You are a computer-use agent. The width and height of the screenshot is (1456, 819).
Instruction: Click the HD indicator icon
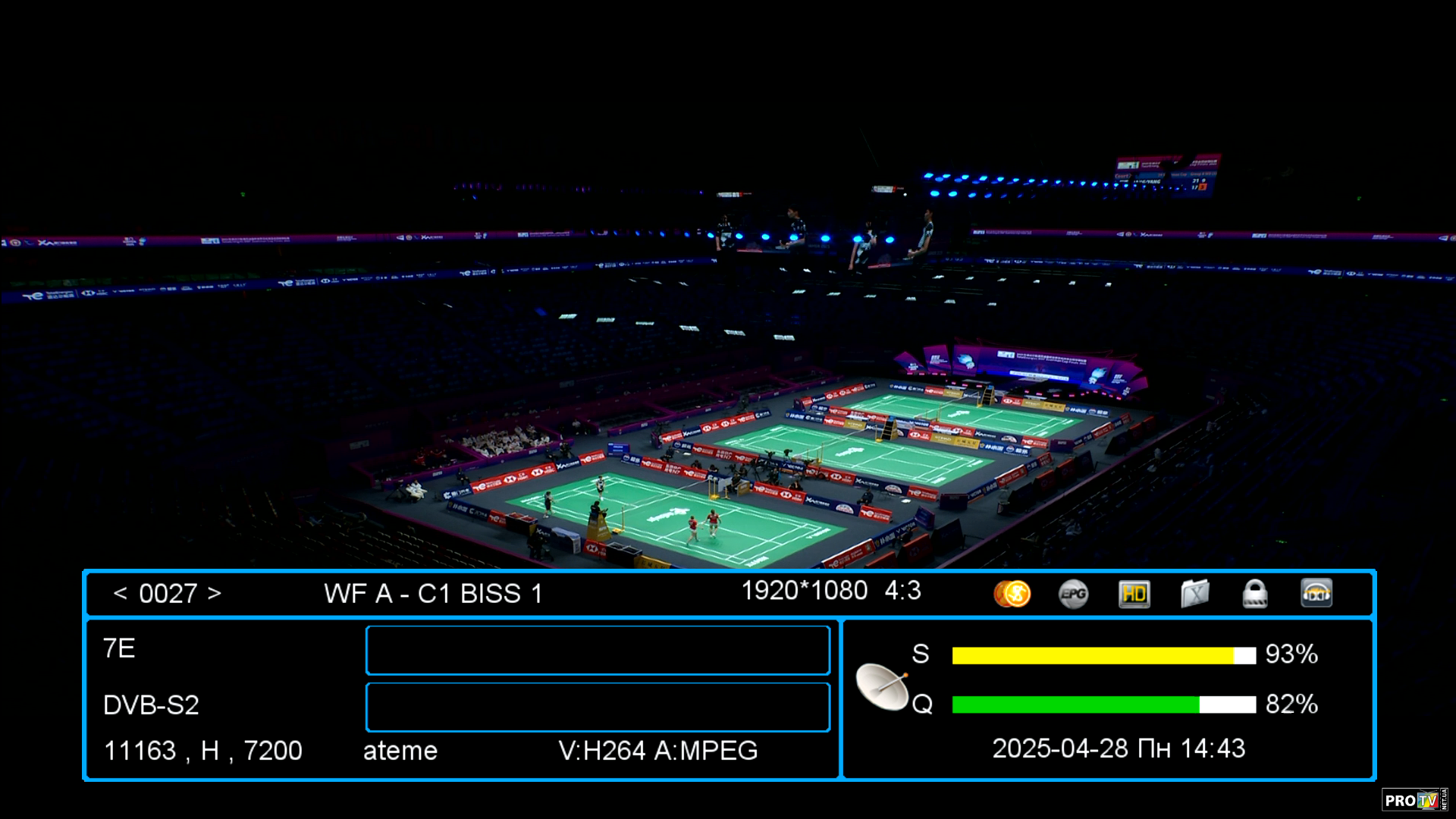pos(1134,594)
